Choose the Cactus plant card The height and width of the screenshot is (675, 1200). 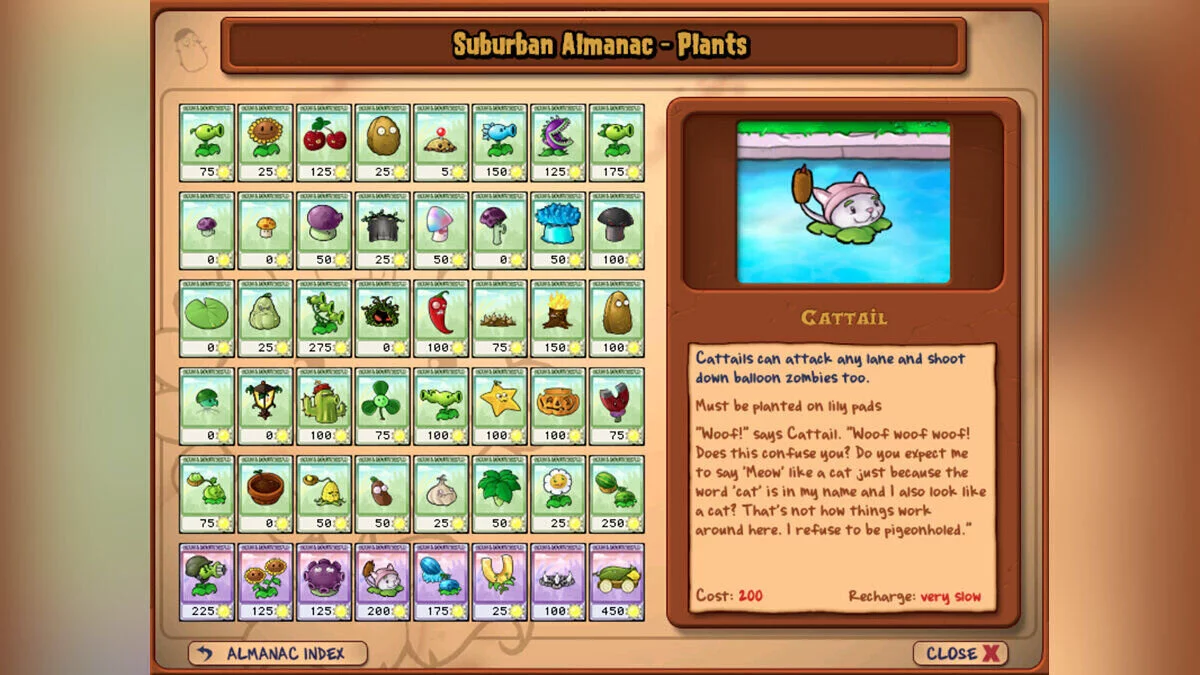coord(324,406)
